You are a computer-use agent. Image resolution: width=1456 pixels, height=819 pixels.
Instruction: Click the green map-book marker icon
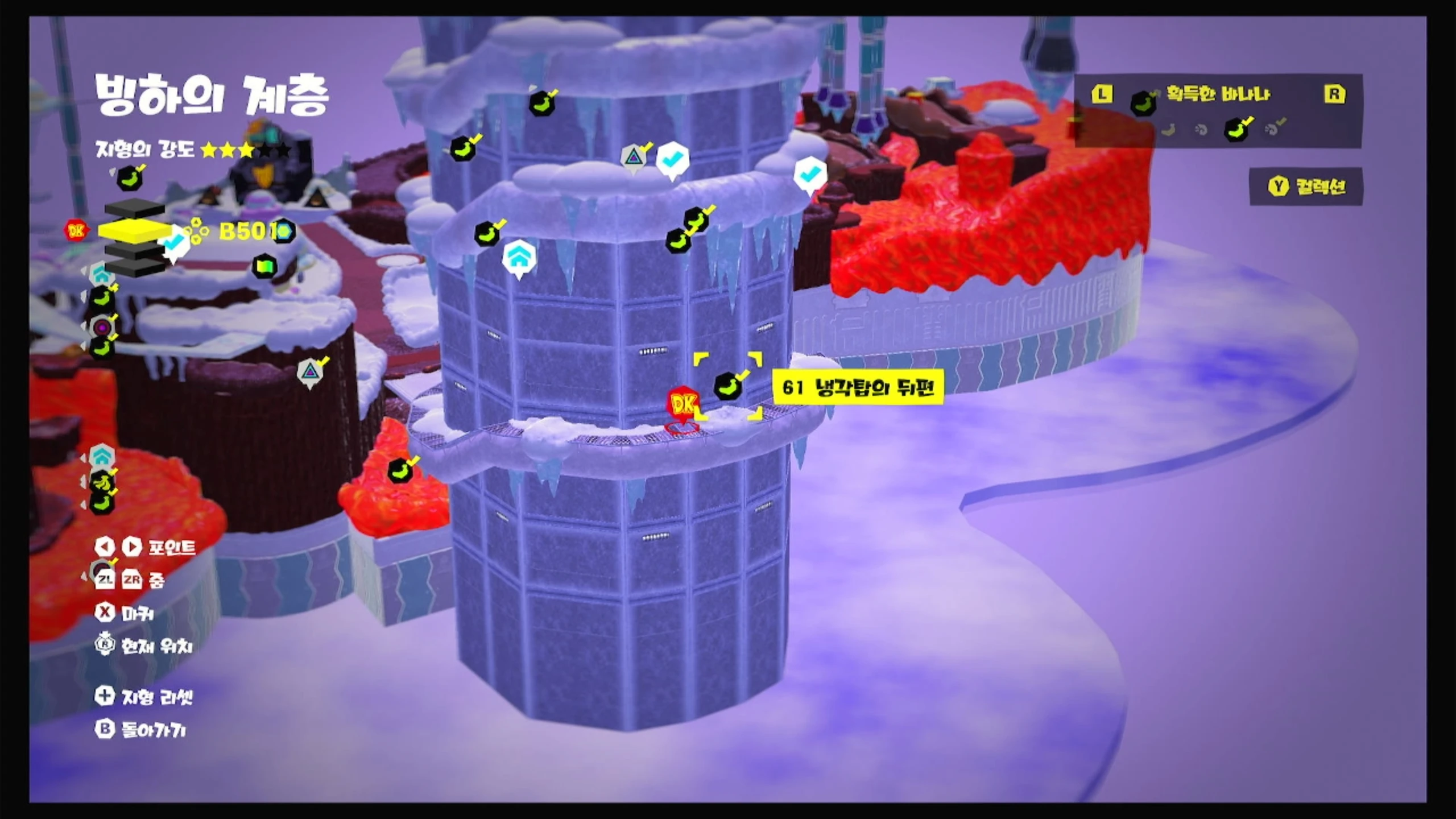tap(265, 266)
